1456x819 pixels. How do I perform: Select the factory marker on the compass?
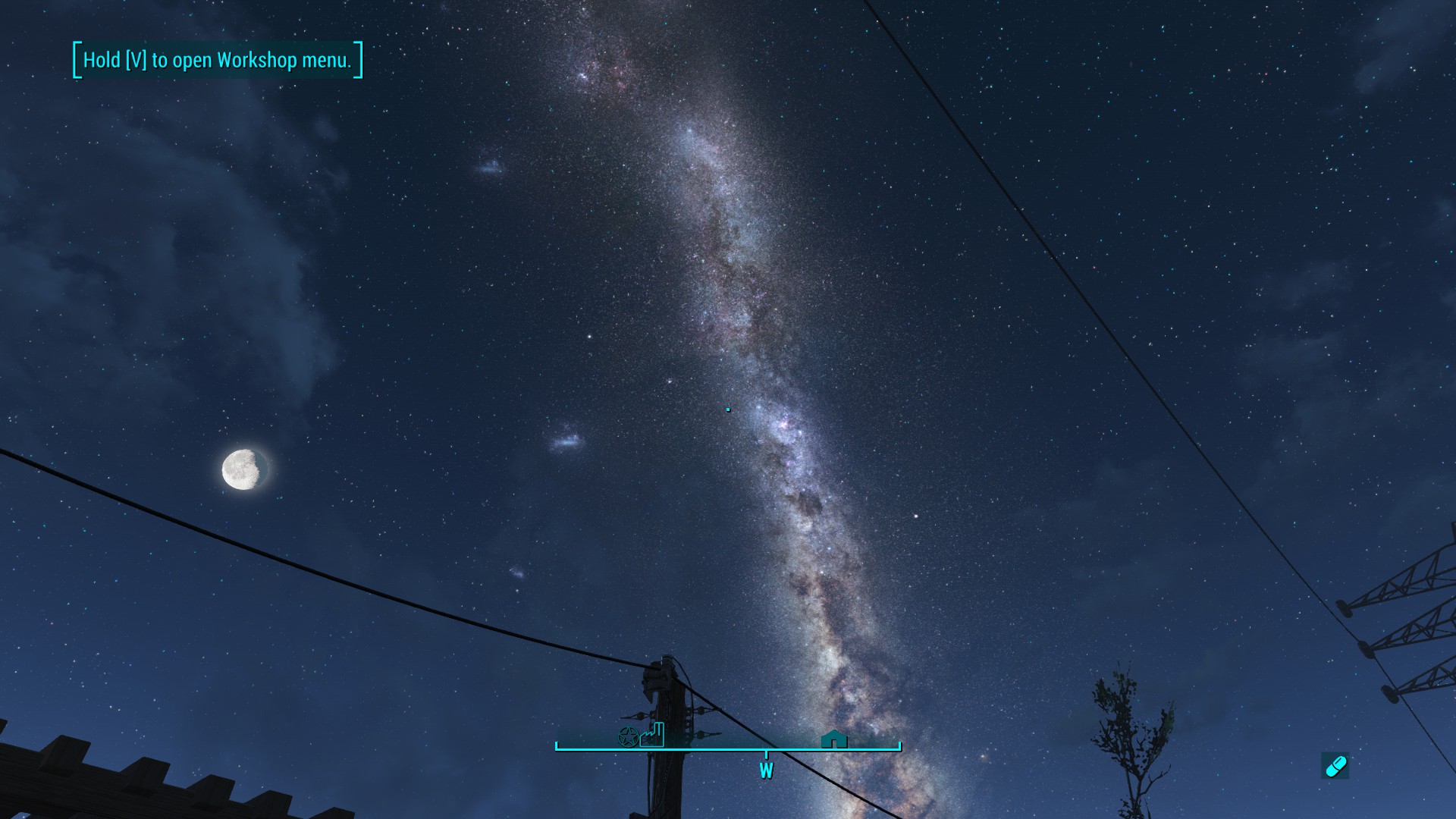tap(652, 735)
